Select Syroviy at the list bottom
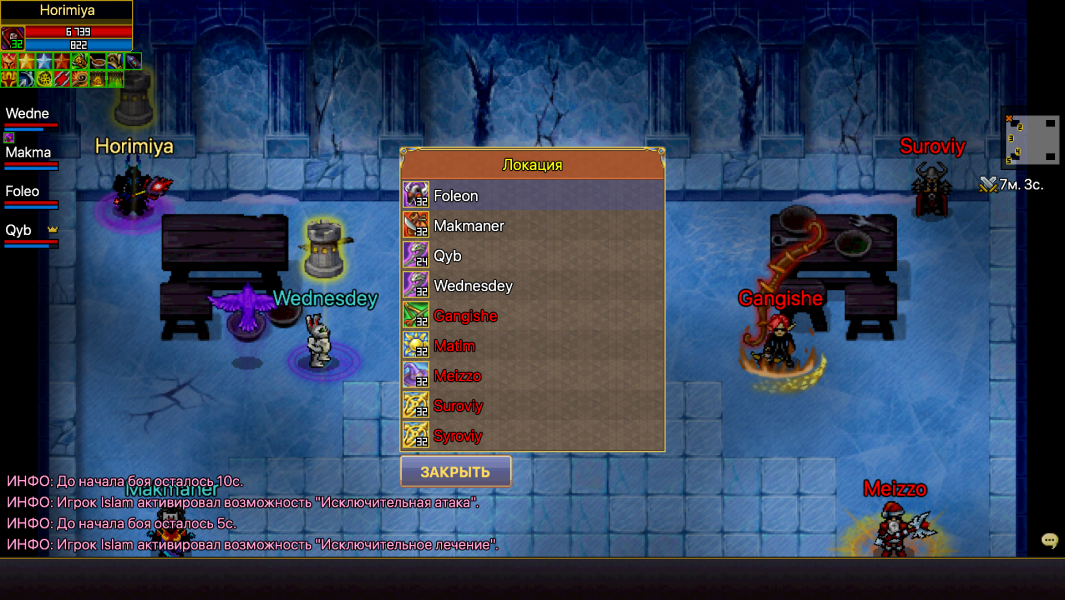Image resolution: width=1065 pixels, height=600 pixels. [x=532, y=436]
